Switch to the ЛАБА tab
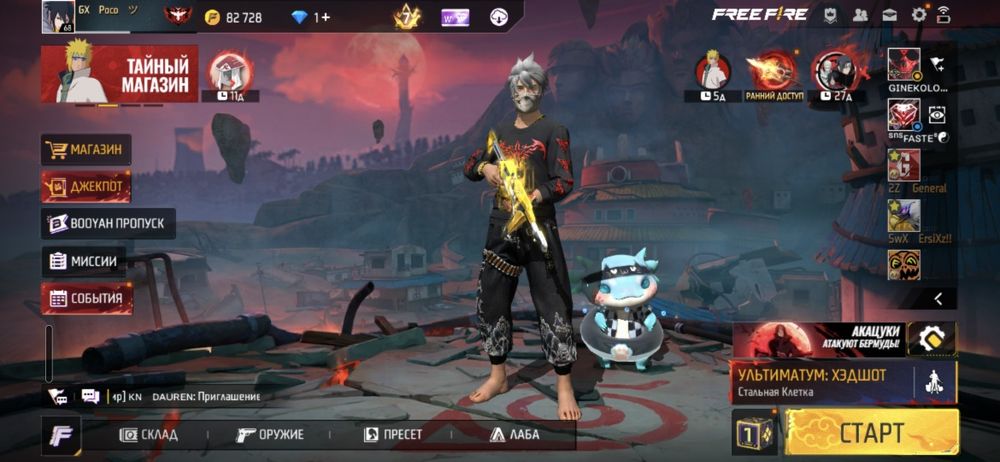The width and height of the screenshot is (1000, 462). point(515,435)
